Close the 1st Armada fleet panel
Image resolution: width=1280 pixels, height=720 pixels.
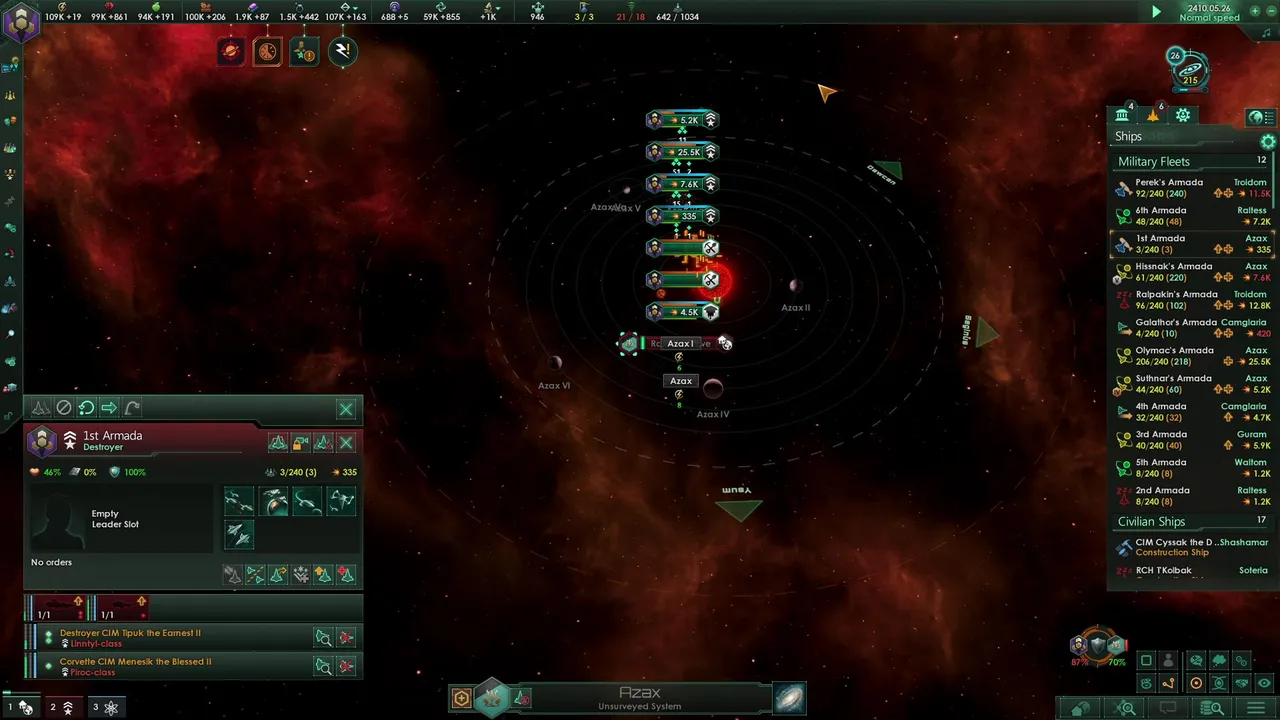(x=346, y=409)
